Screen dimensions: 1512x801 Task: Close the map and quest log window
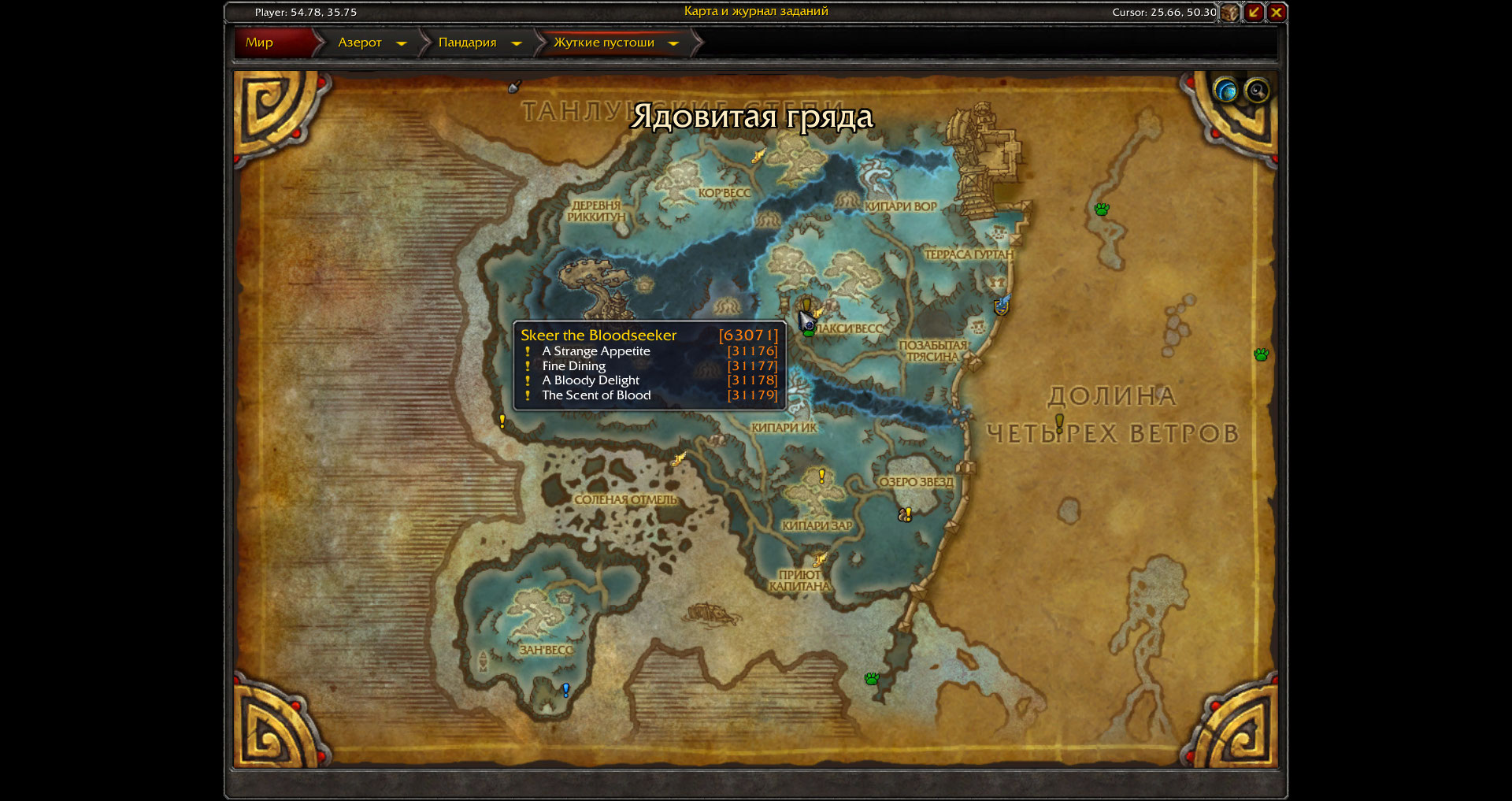click(x=1277, y=13)
